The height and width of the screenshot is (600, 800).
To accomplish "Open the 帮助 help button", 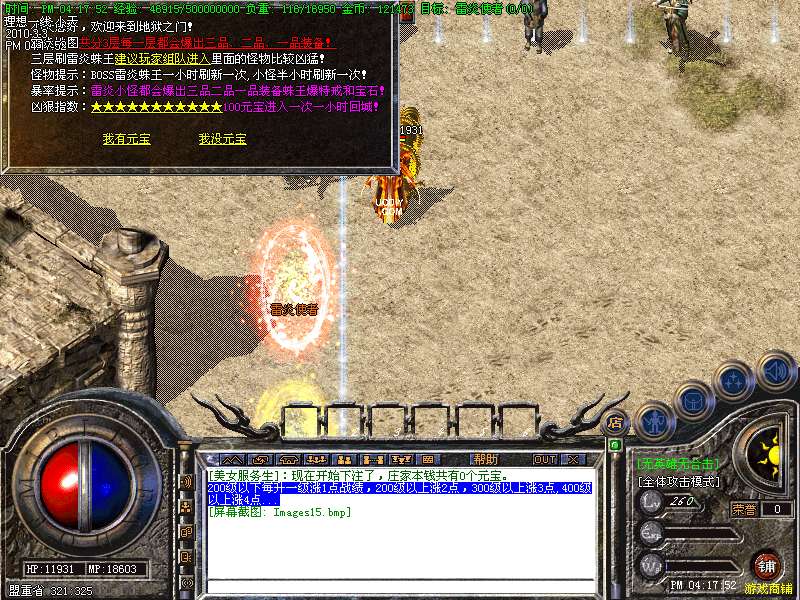I will [x=485, y=459].
